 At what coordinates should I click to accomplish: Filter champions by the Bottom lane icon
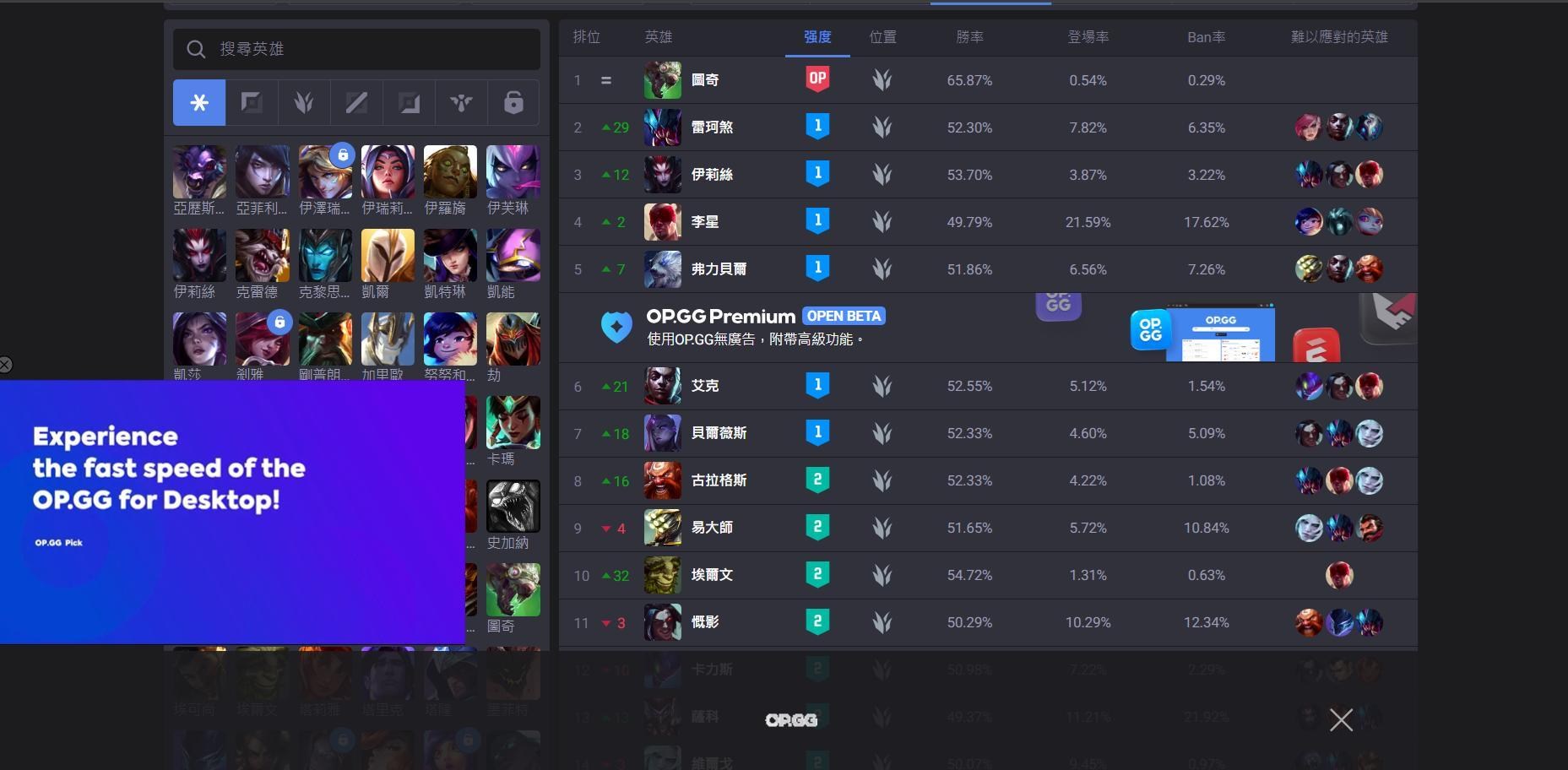(409, 102)
